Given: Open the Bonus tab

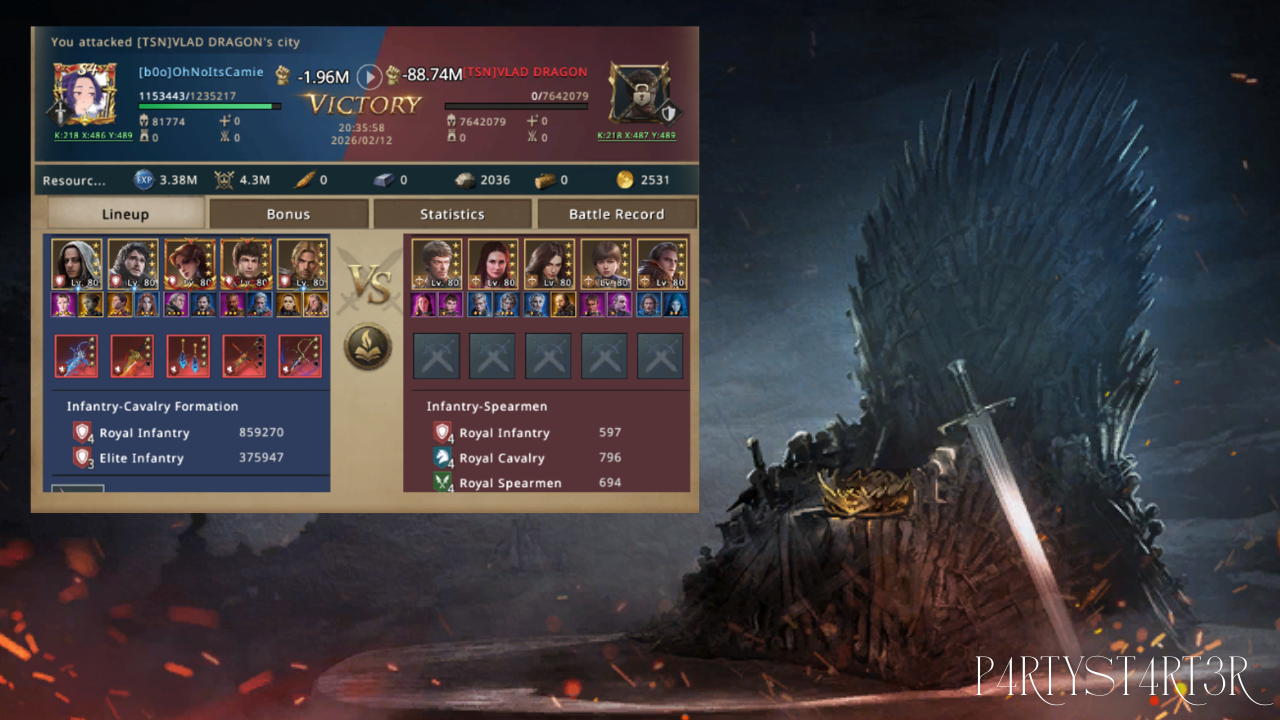Looking at the screenshot, I should pos(288,214).
